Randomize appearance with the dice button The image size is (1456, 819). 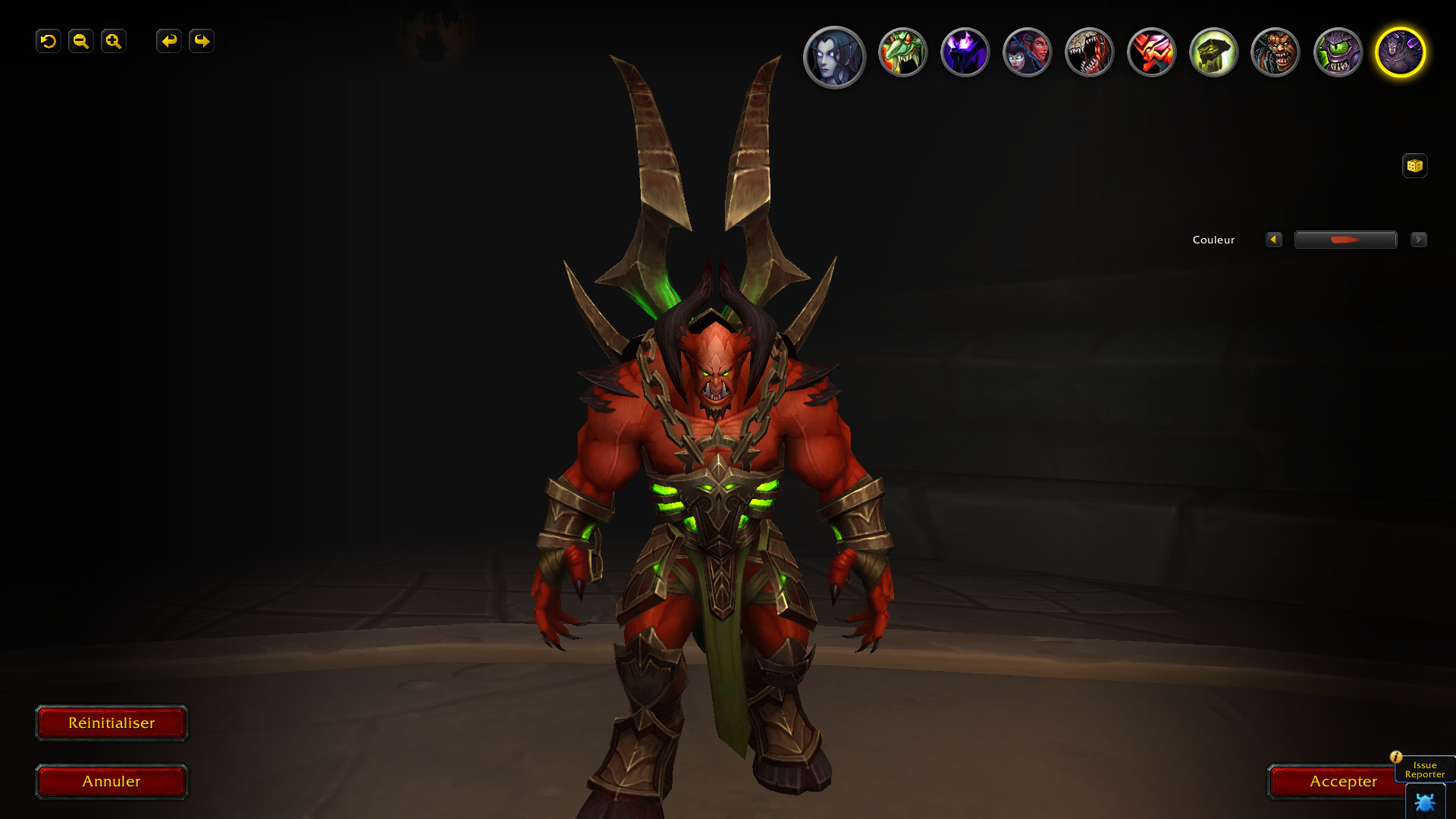click(1414, 166)
